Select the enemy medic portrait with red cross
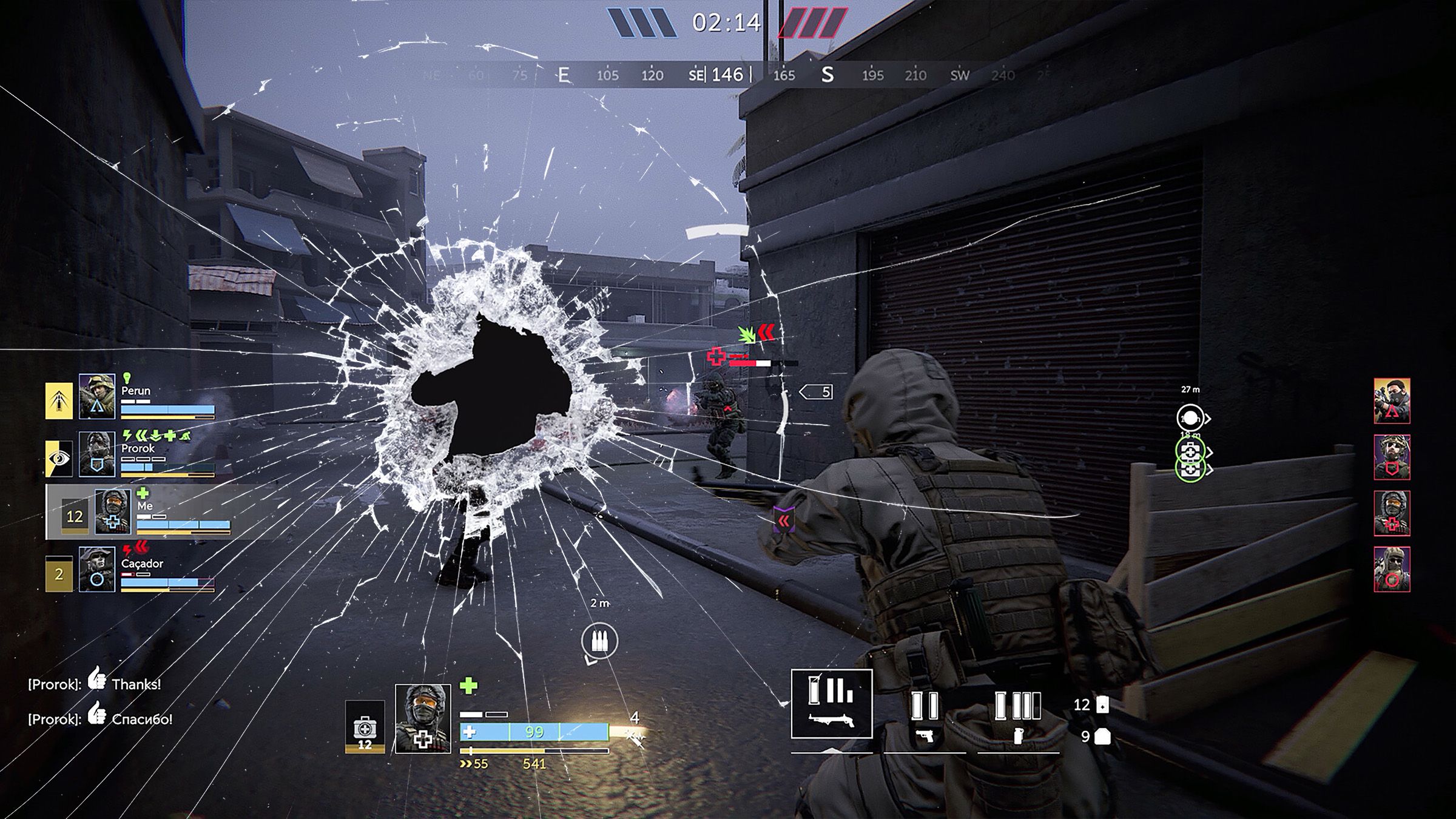1456x819 pixels. pos(1392,513)
